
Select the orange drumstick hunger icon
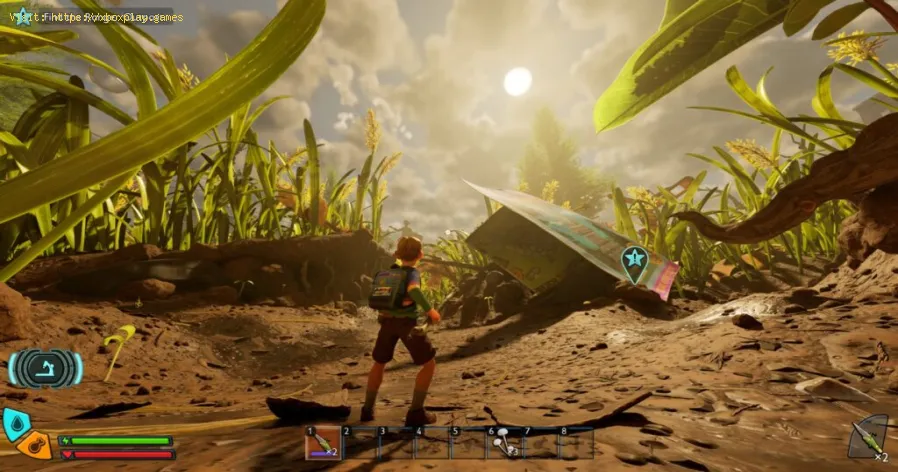point(35,446)
